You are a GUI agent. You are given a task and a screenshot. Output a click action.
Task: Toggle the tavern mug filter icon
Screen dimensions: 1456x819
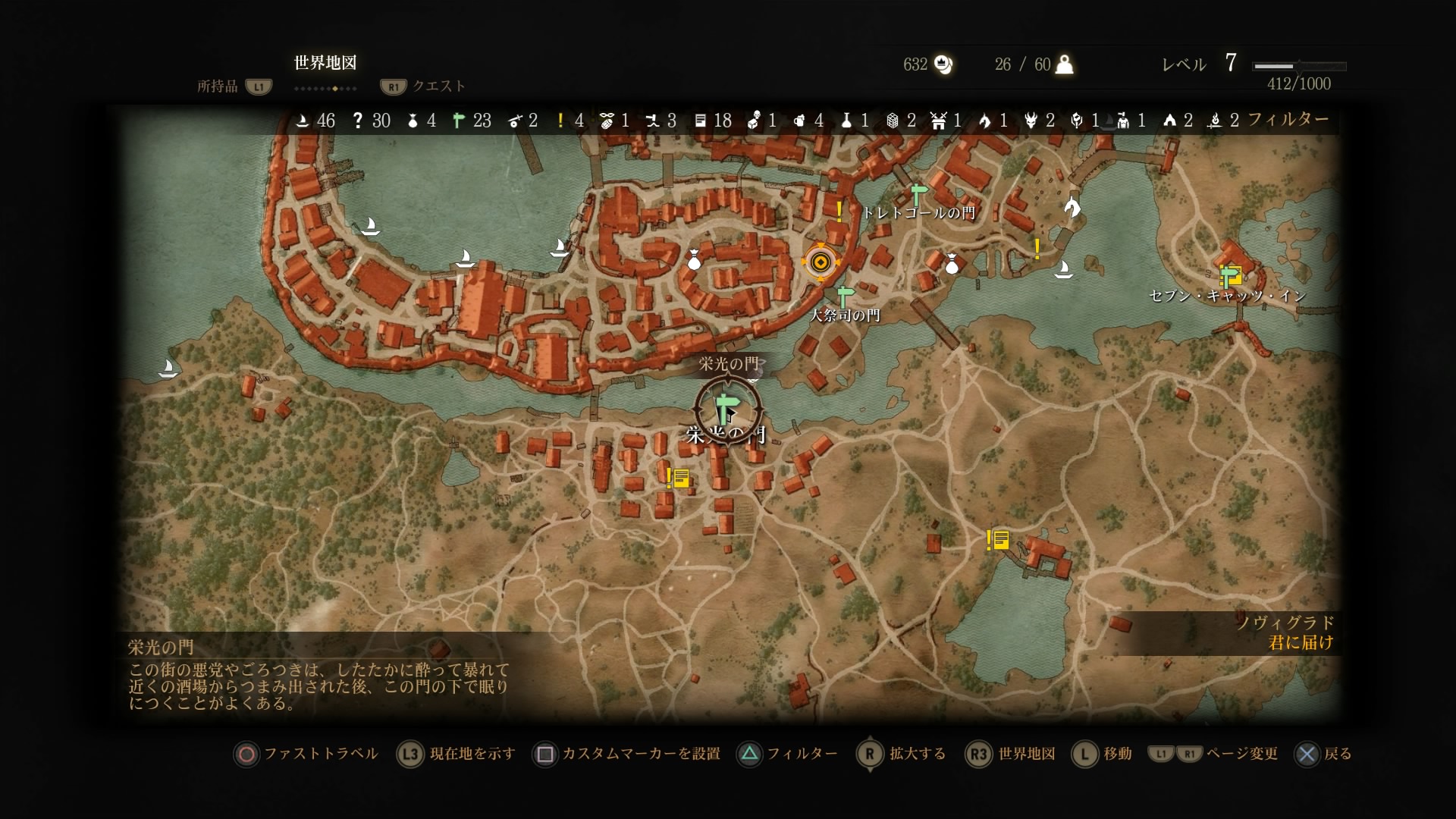[x=799, y=121]
